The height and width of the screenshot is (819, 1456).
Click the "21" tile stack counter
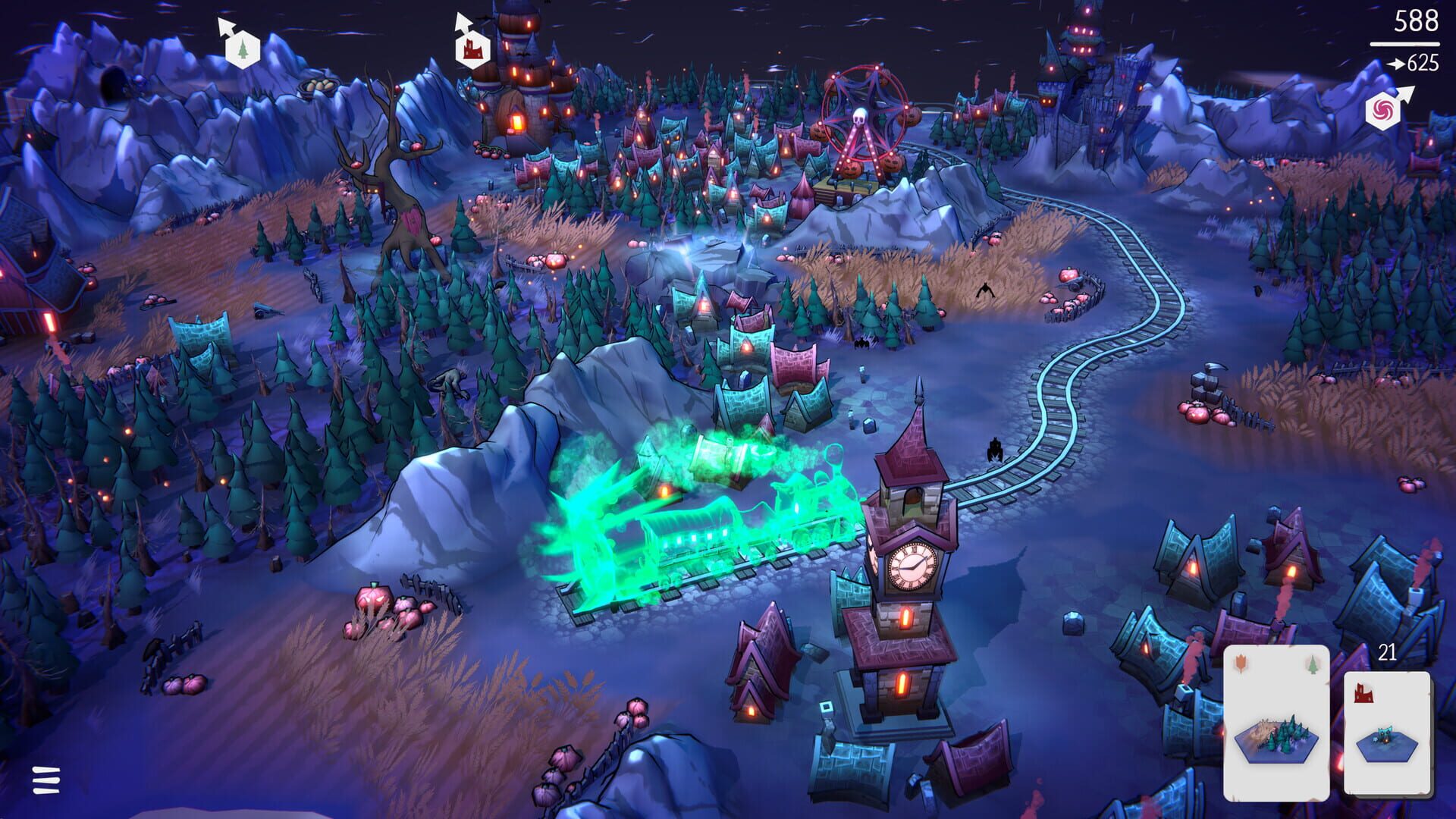coord(1387,651)
